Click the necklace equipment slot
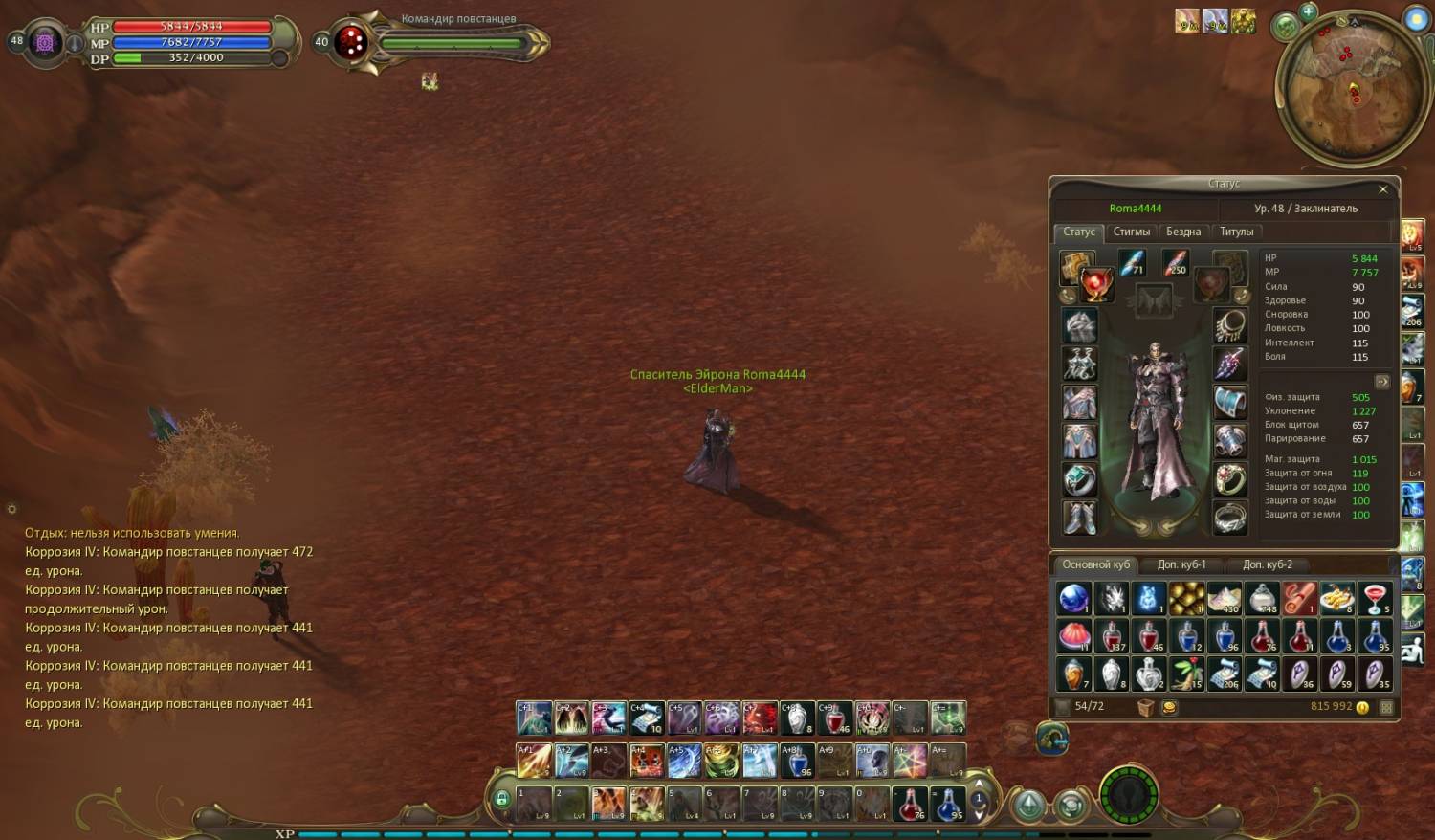 click(1230, 326)
